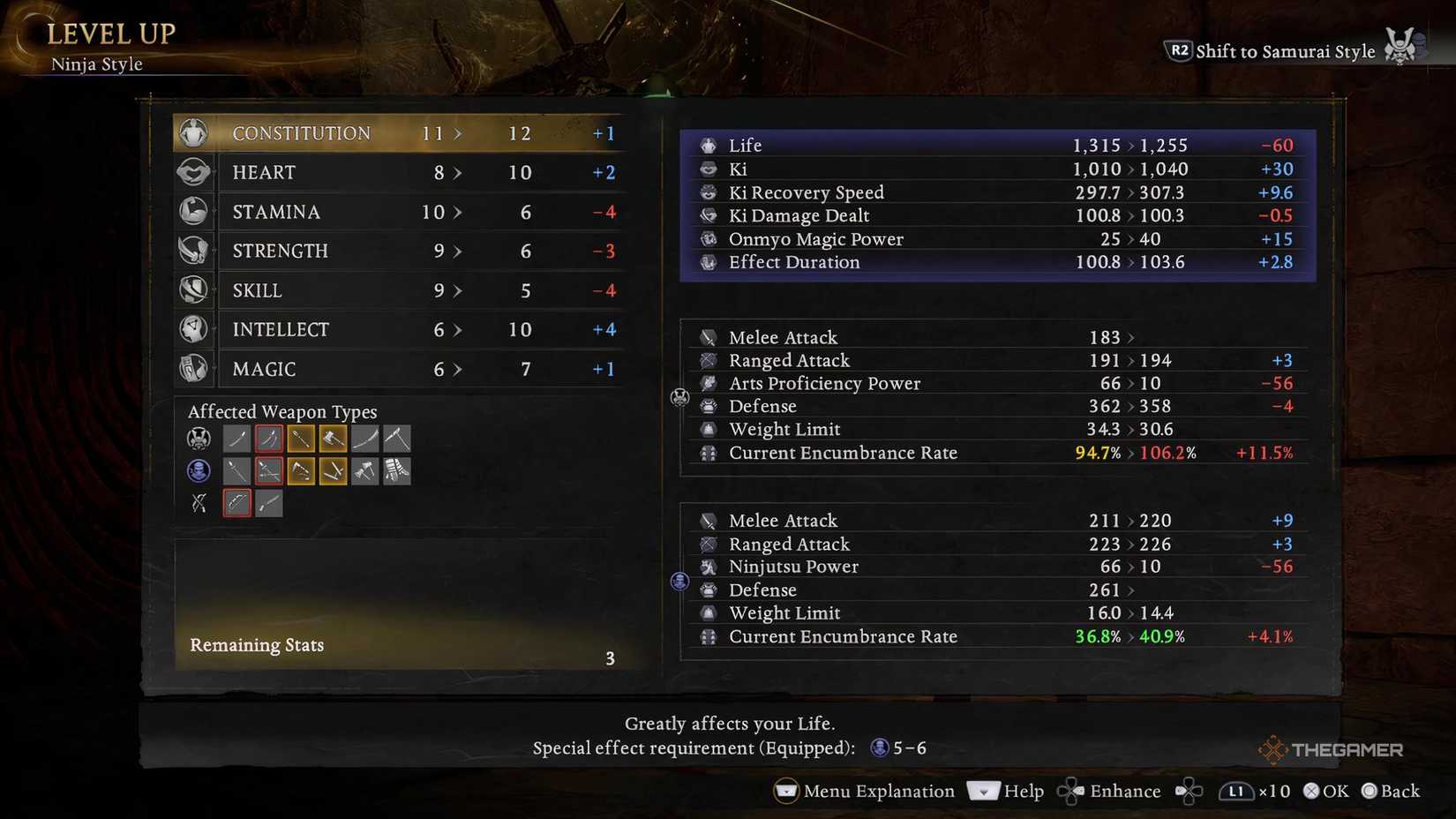Click the Help button
This screenshot has width=1456, height=819.
[x=1022, y=791]
